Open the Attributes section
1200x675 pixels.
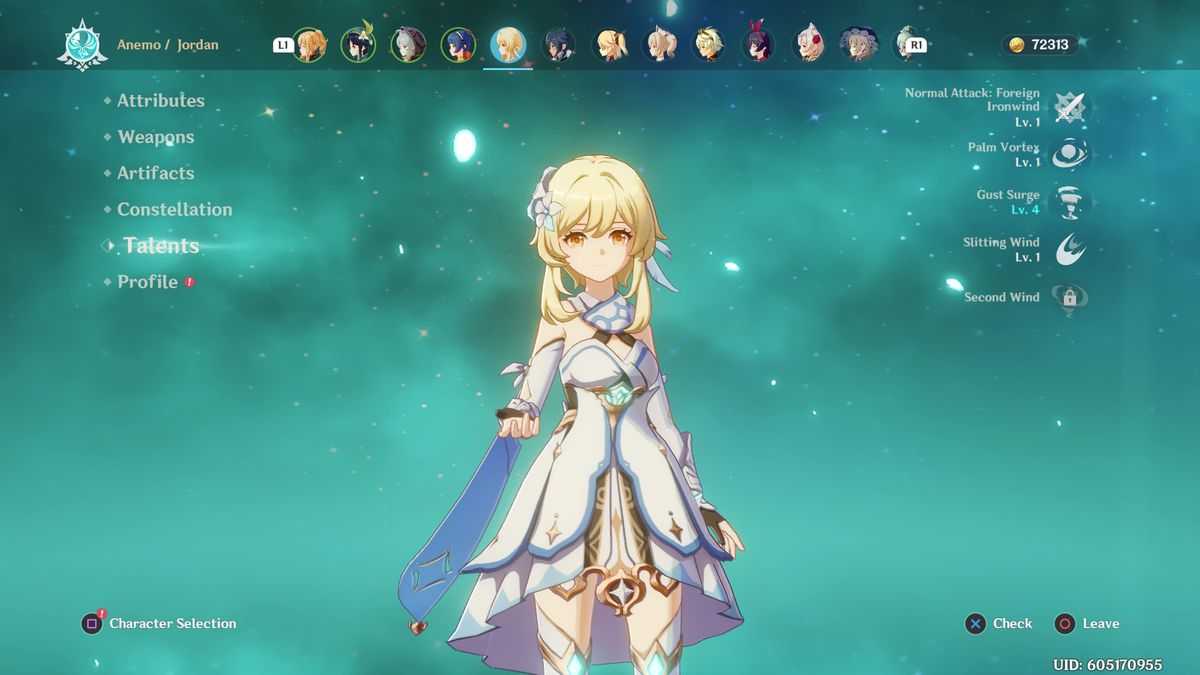160,100
